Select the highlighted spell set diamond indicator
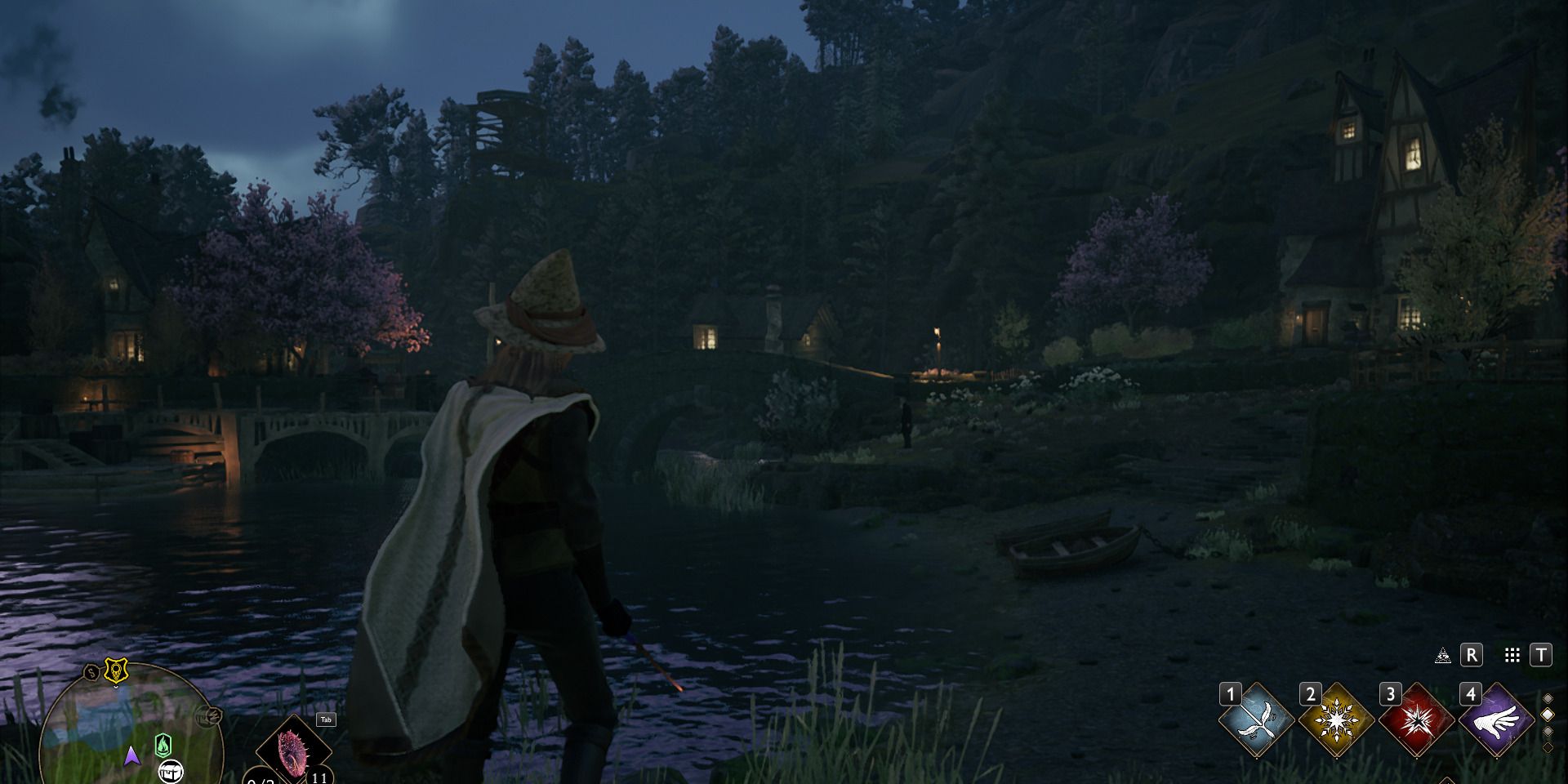Image resolution: width=1568 pixels, height=784 pixels. click(1548, 715)
